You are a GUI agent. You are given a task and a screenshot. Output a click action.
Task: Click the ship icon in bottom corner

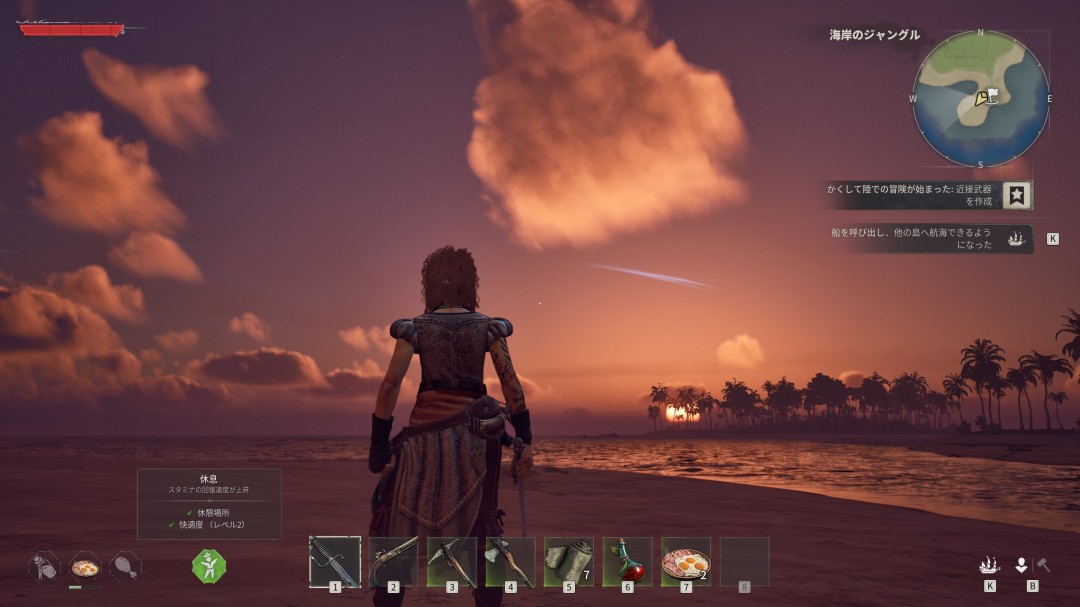[989, 565]
